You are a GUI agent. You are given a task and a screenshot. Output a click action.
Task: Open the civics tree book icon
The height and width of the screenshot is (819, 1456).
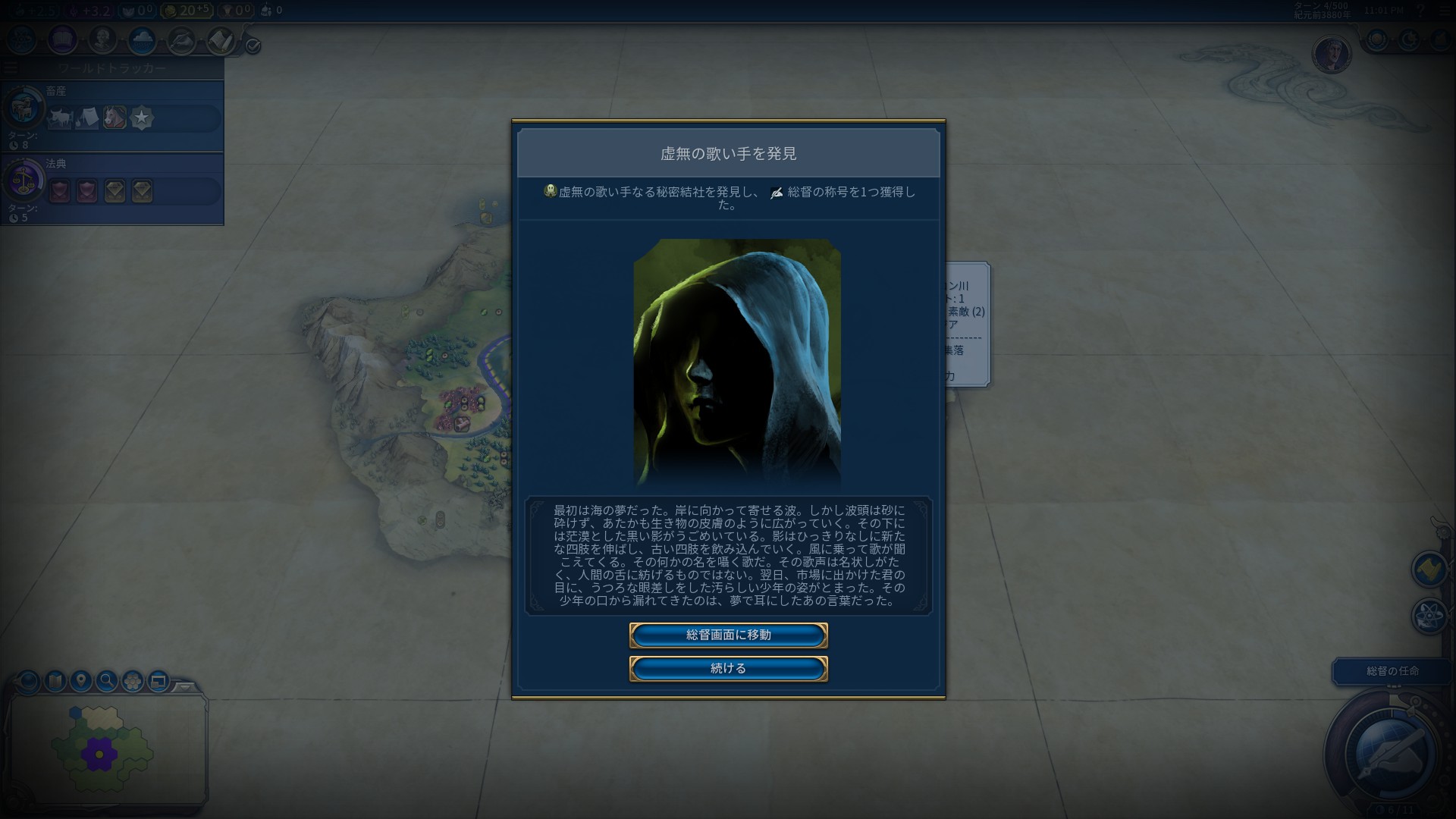(62, 40)
